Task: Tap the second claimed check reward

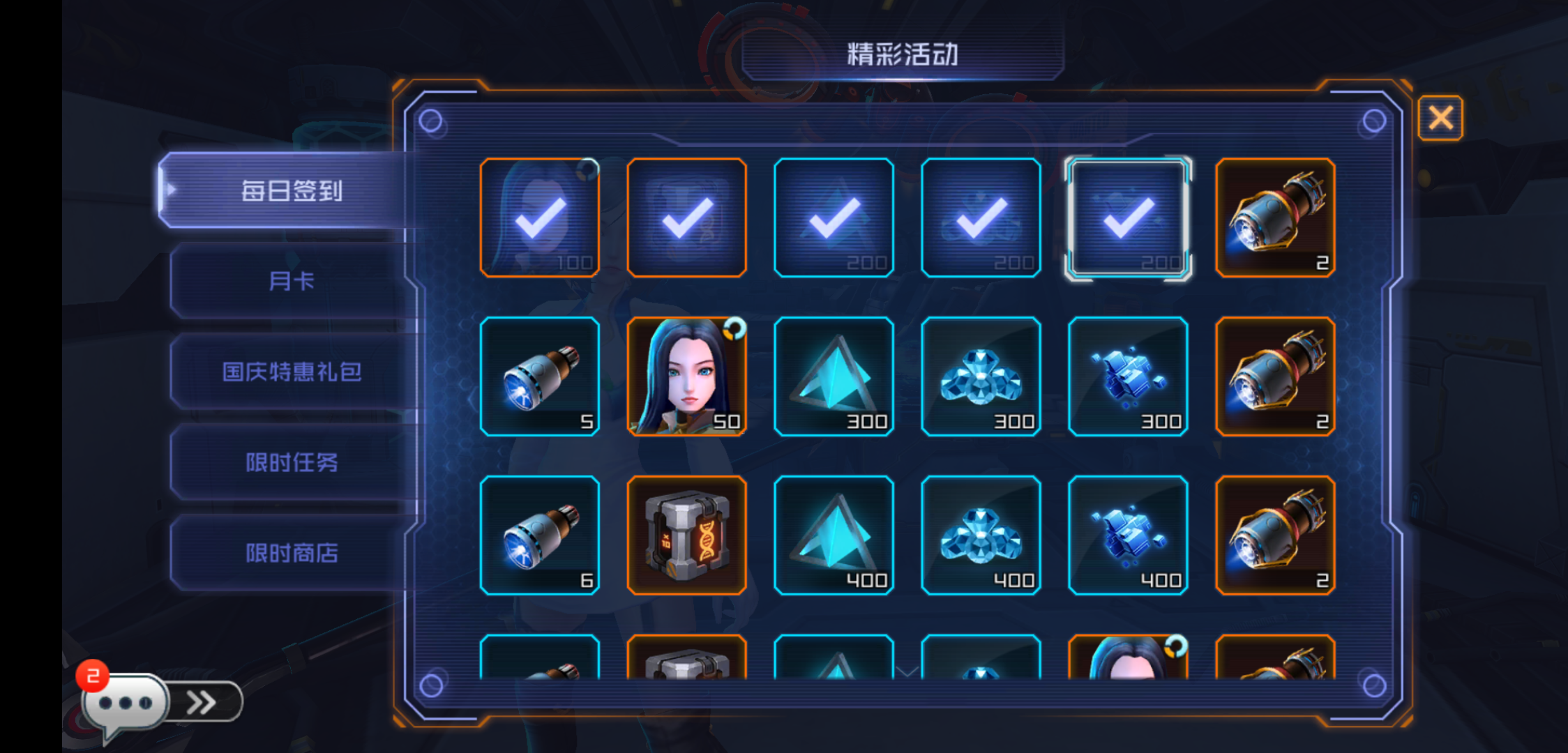Action: click(x=686, y=218)
